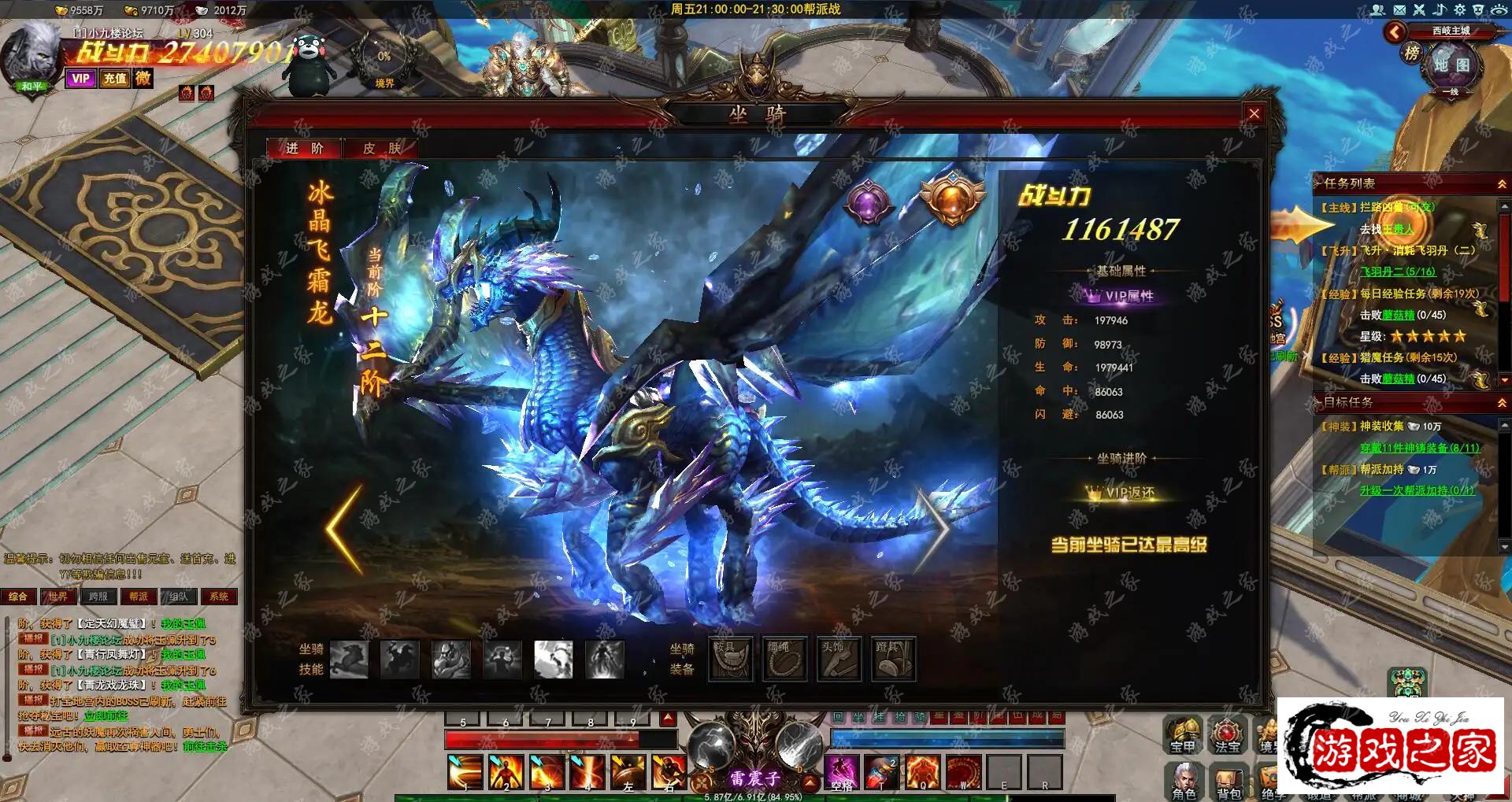Image resolution: width=1512 pixels, height=802 pixels.
Task: Click the 鞍具 saddle equipment slot
Action: (x=731, y=658)
